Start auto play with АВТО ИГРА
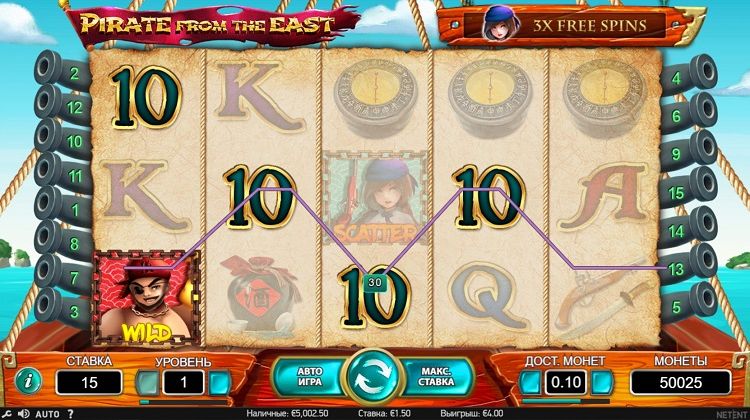Screen dimensions: 750x420 [x=309, y=378]
